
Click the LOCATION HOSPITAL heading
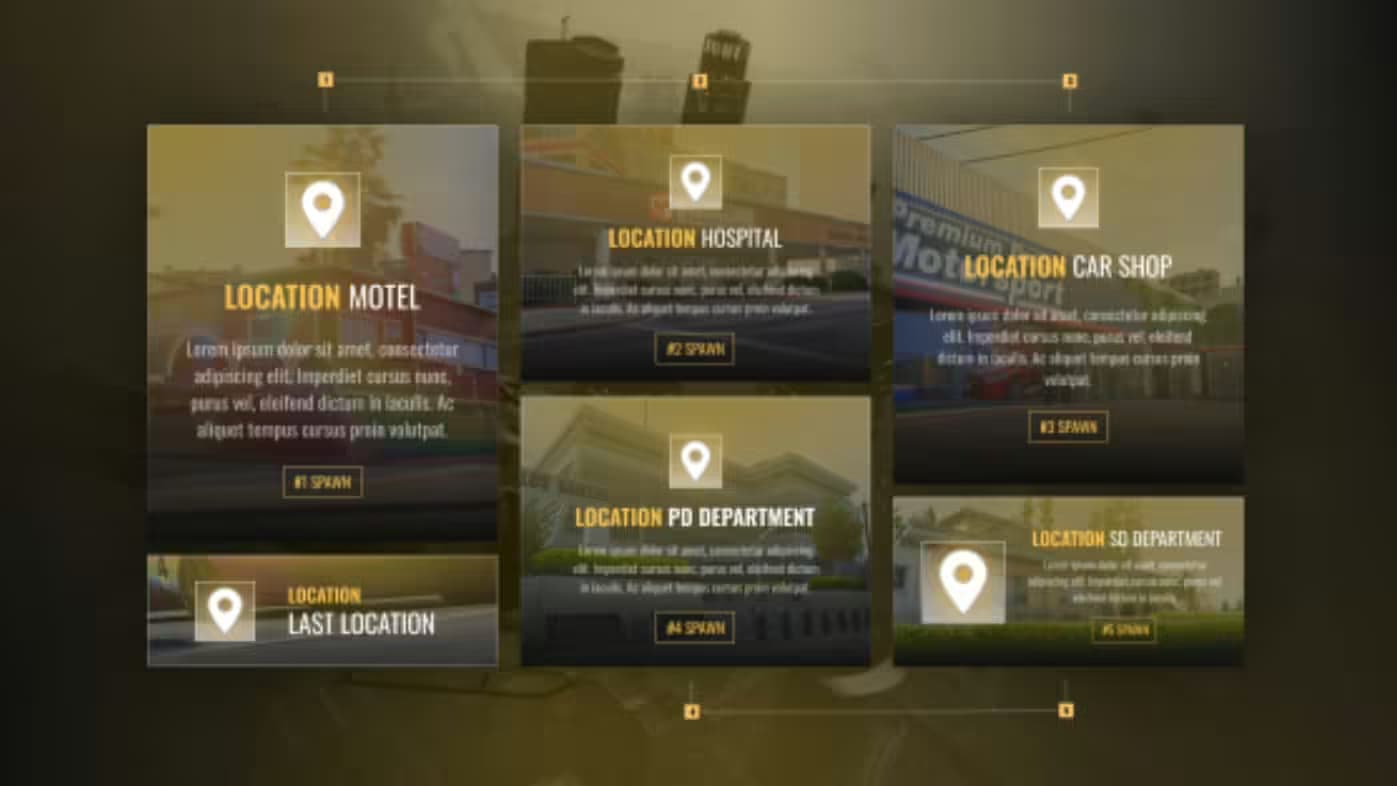[695, 239]
